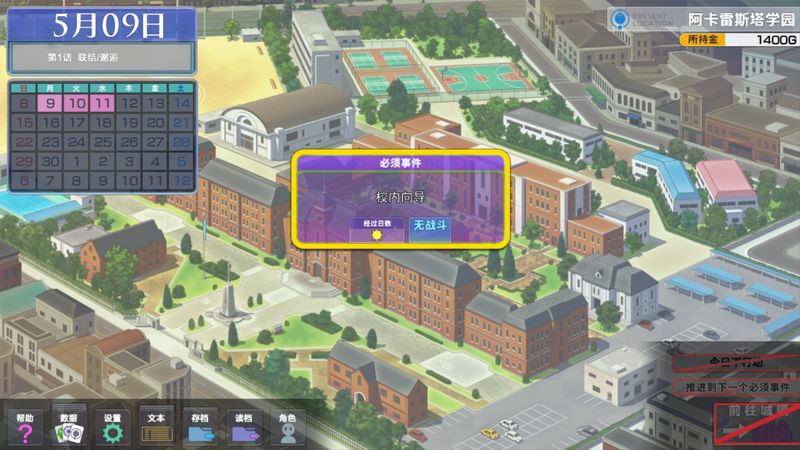
Task: Select day 11 on the calendar
Action: coord(102,103)
